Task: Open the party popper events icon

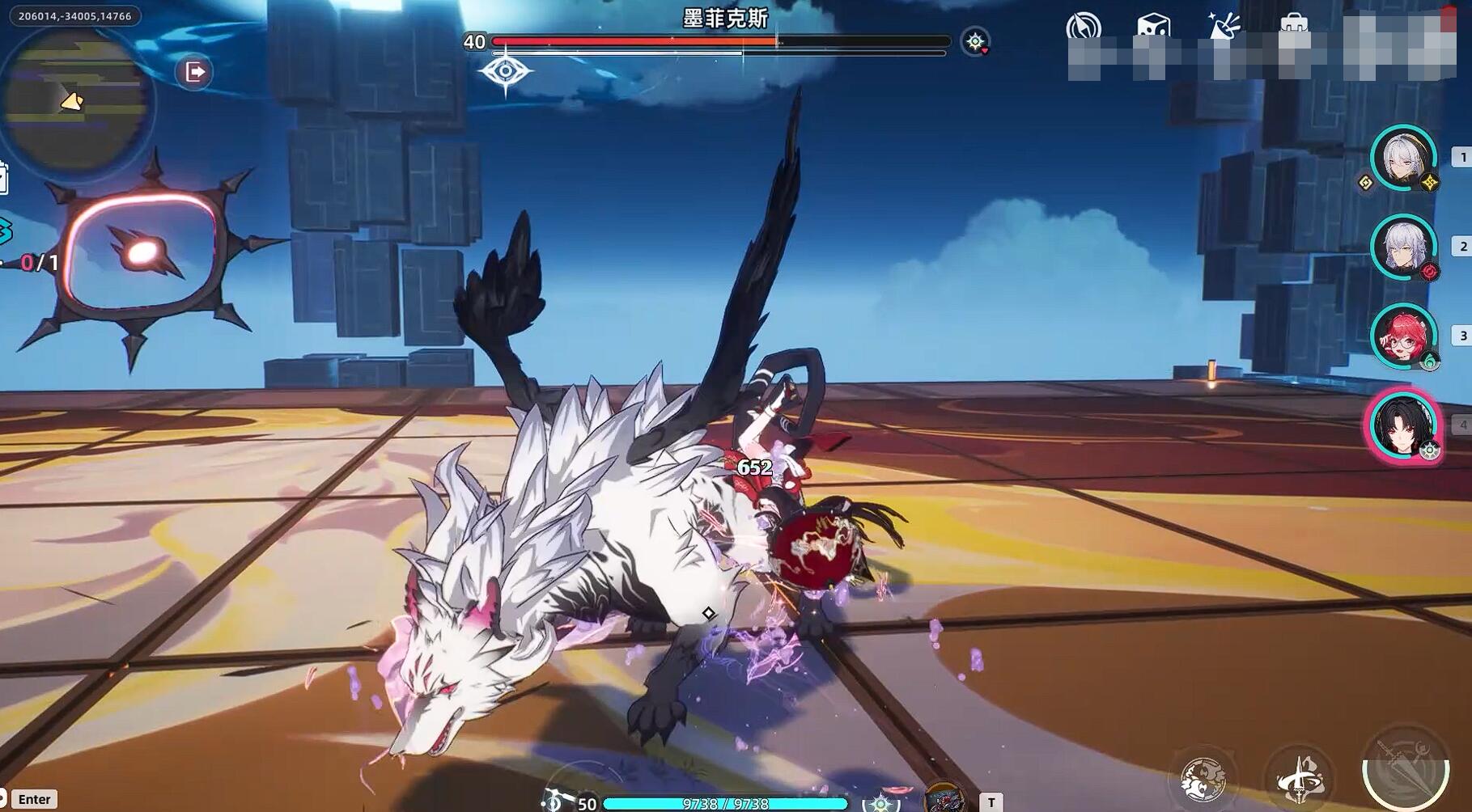Action: coord(1224,27)
